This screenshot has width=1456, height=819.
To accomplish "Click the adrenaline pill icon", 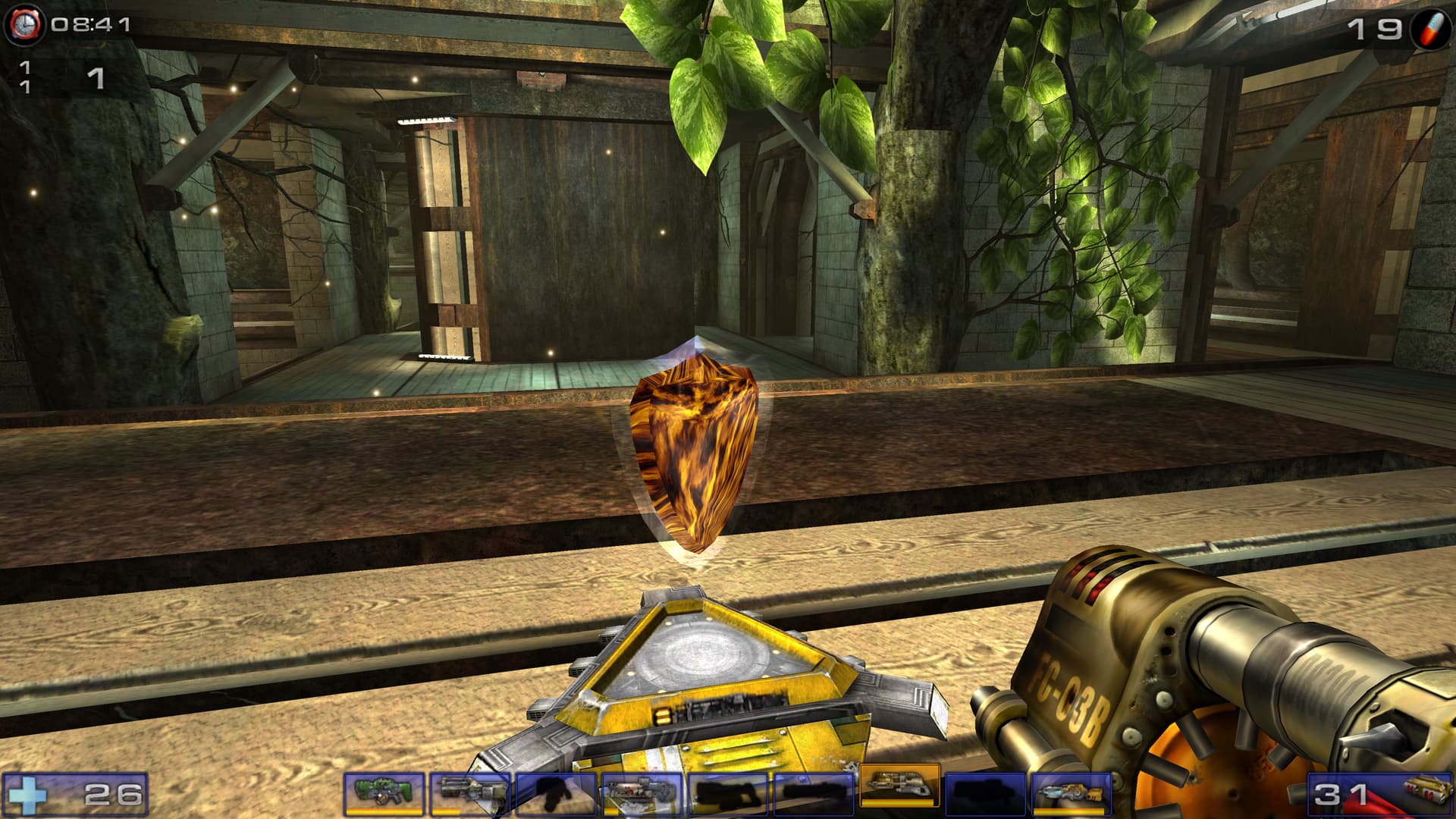I will coord(1430,30).
